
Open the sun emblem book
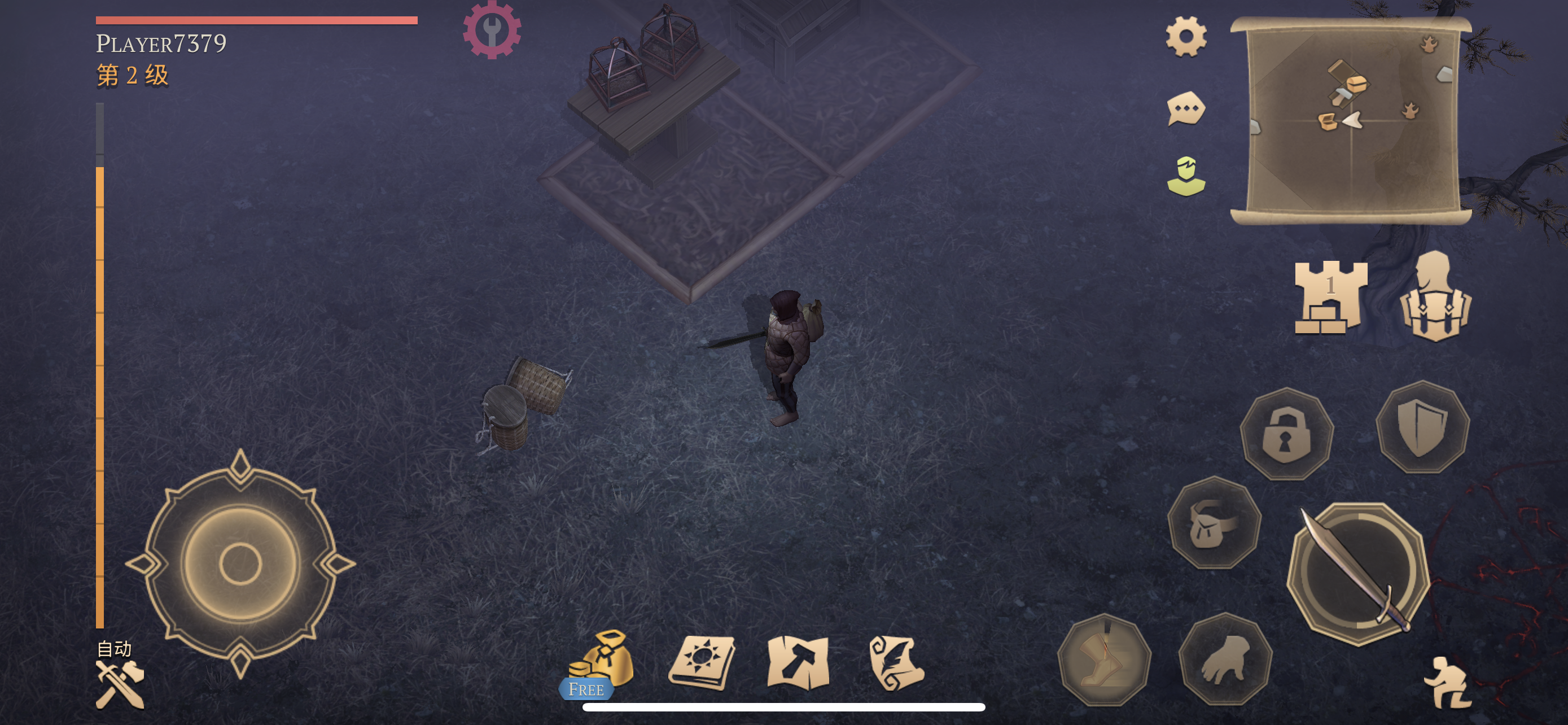pyautogui.click(x=702, y=662)
